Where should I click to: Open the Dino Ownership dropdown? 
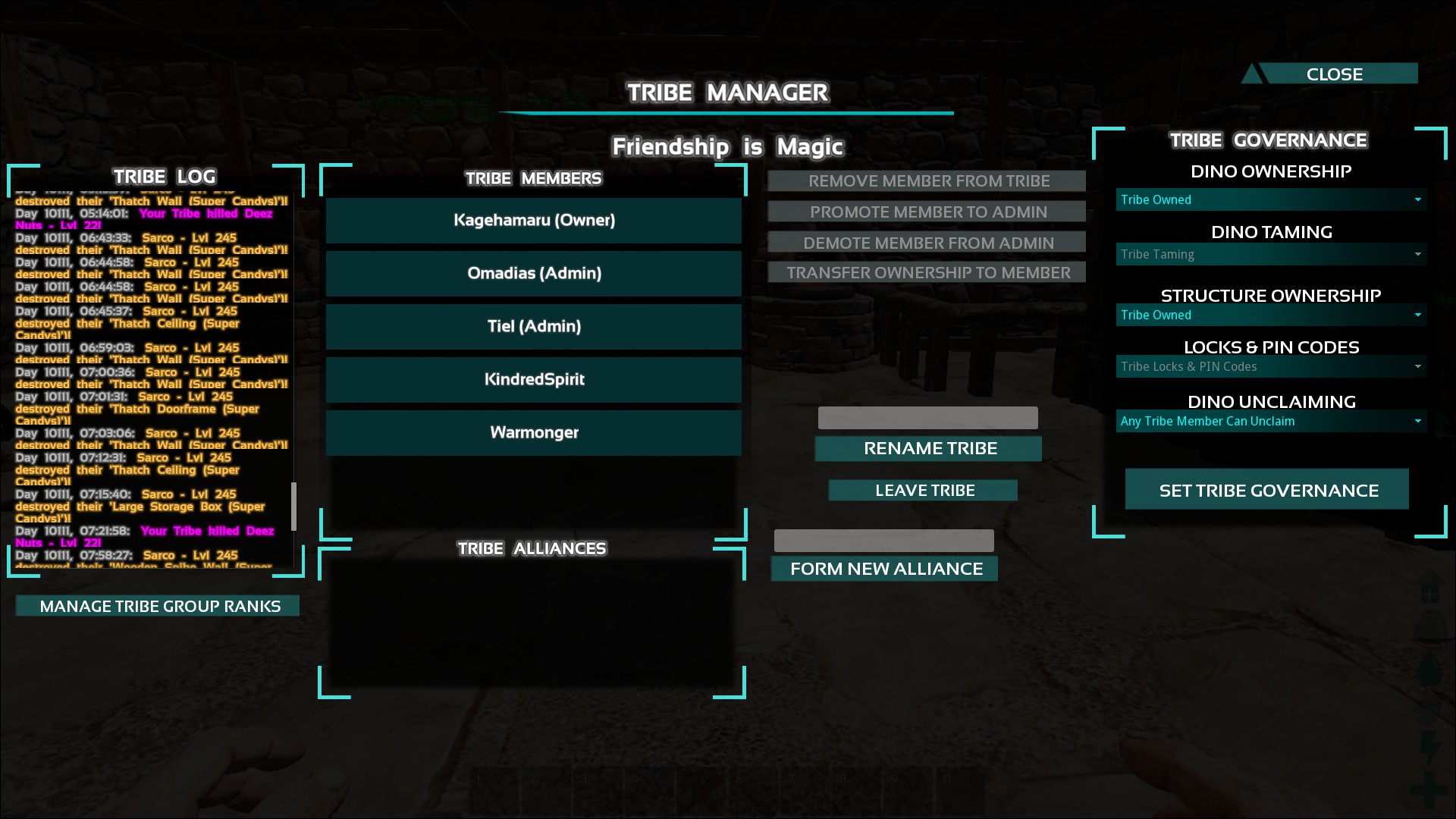(x=1271, y=200)
